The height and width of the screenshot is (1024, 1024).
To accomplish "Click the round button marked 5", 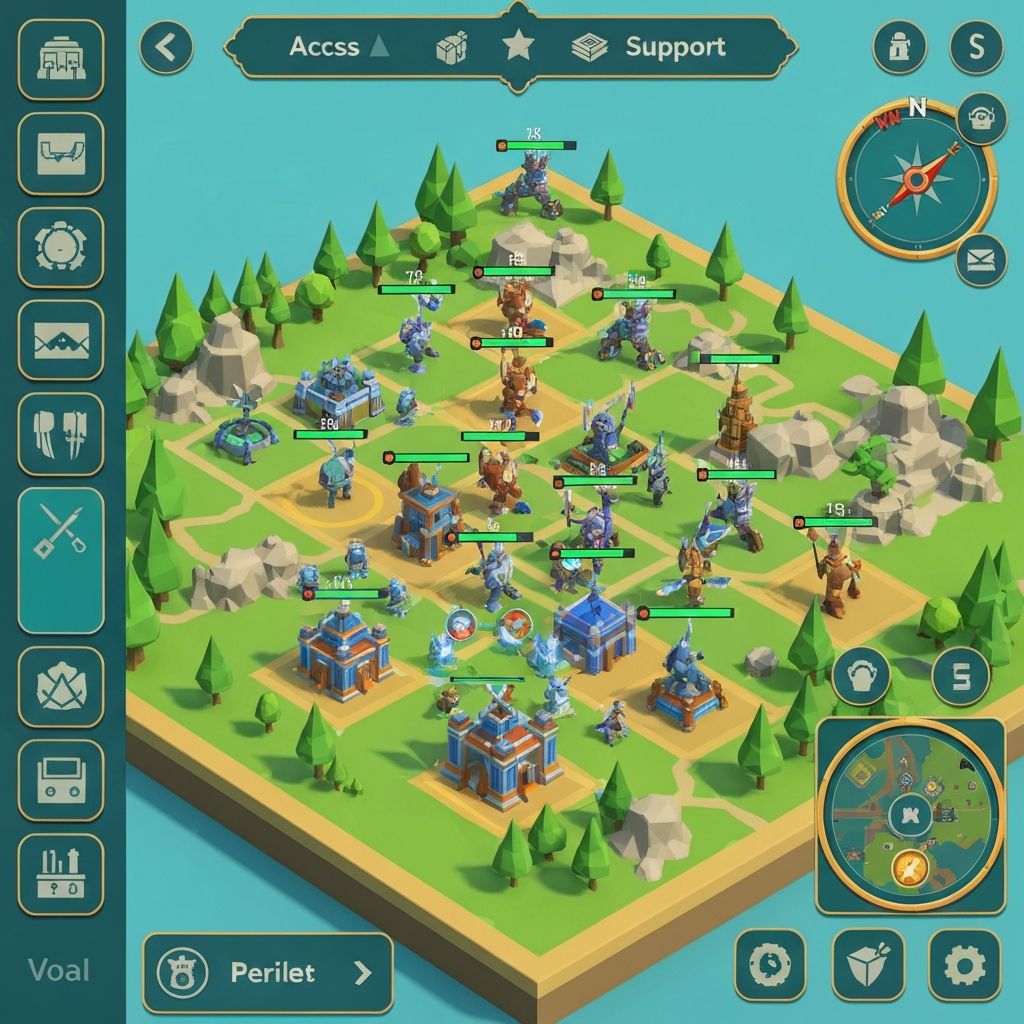I will point(961,676).
